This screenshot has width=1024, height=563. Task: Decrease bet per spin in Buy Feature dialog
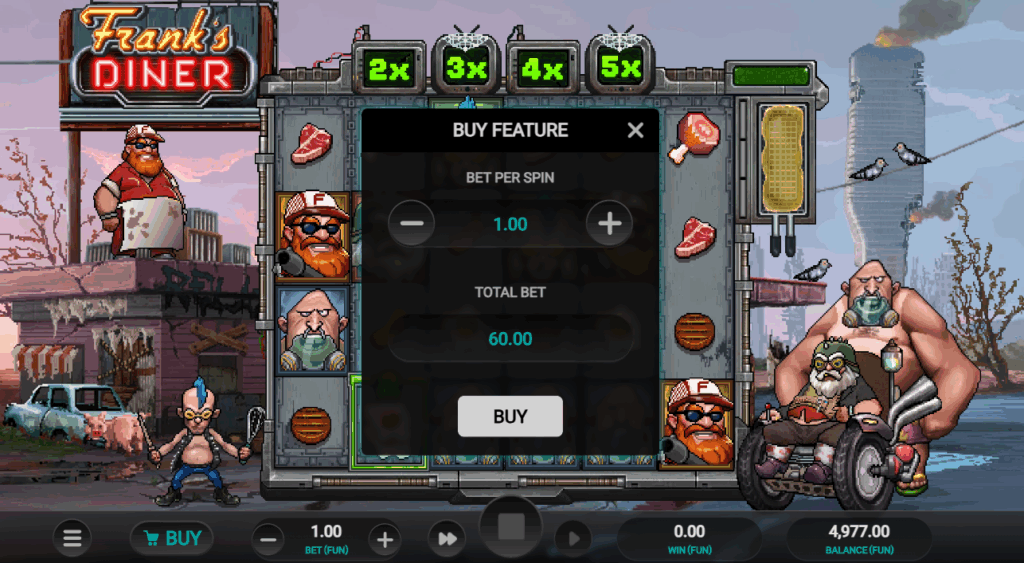coord(411,224)
